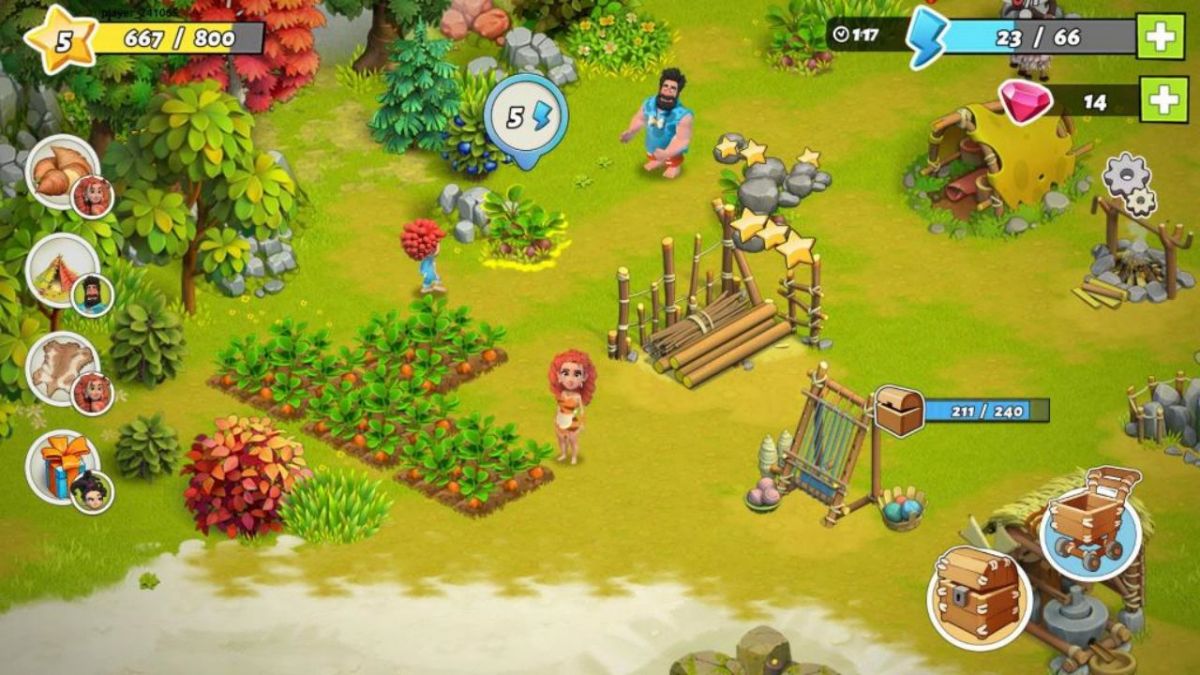This screenshot has width=1200, height=675.
Task: Open the gift box quest
Action: click(62, 466)
